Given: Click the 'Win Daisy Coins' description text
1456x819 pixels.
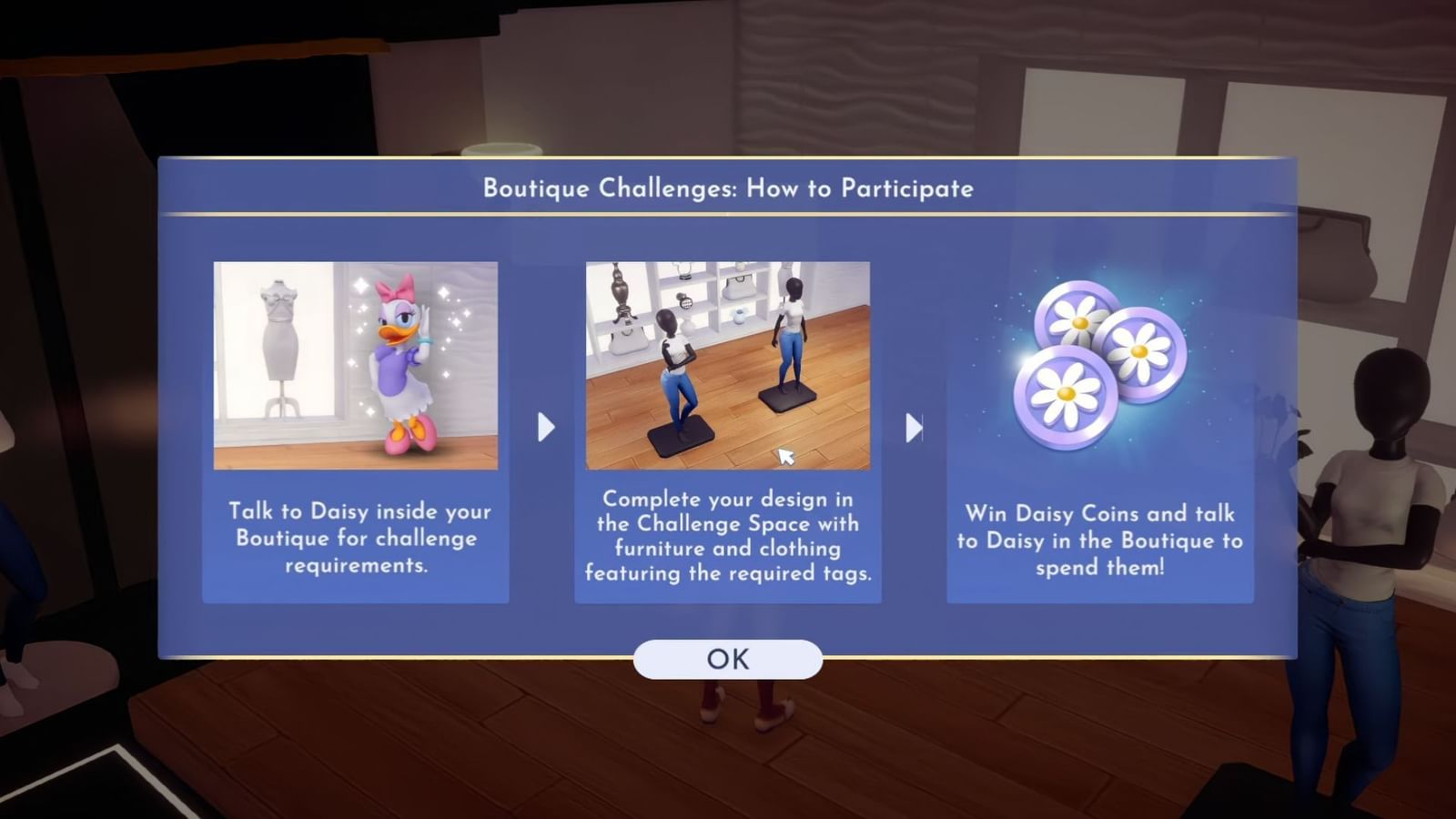Looking at the screenshot, I should point(1100,540).
